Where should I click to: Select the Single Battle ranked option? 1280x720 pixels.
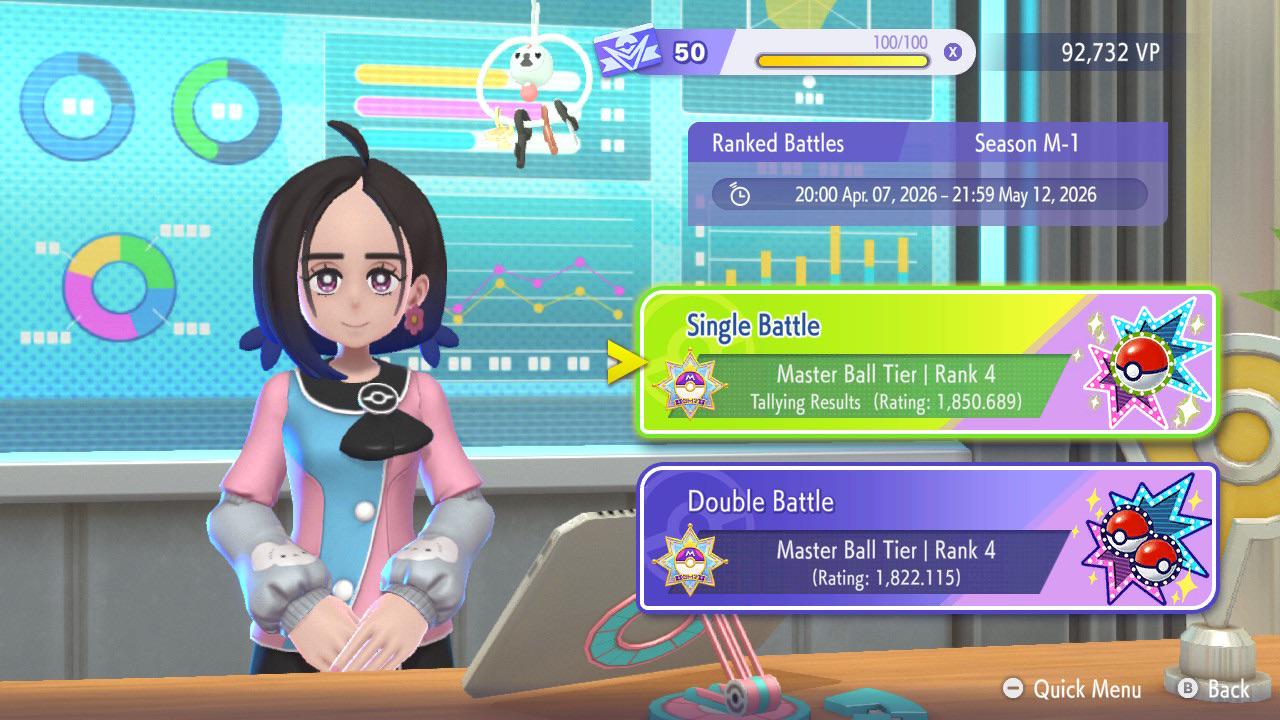[927, 362]
